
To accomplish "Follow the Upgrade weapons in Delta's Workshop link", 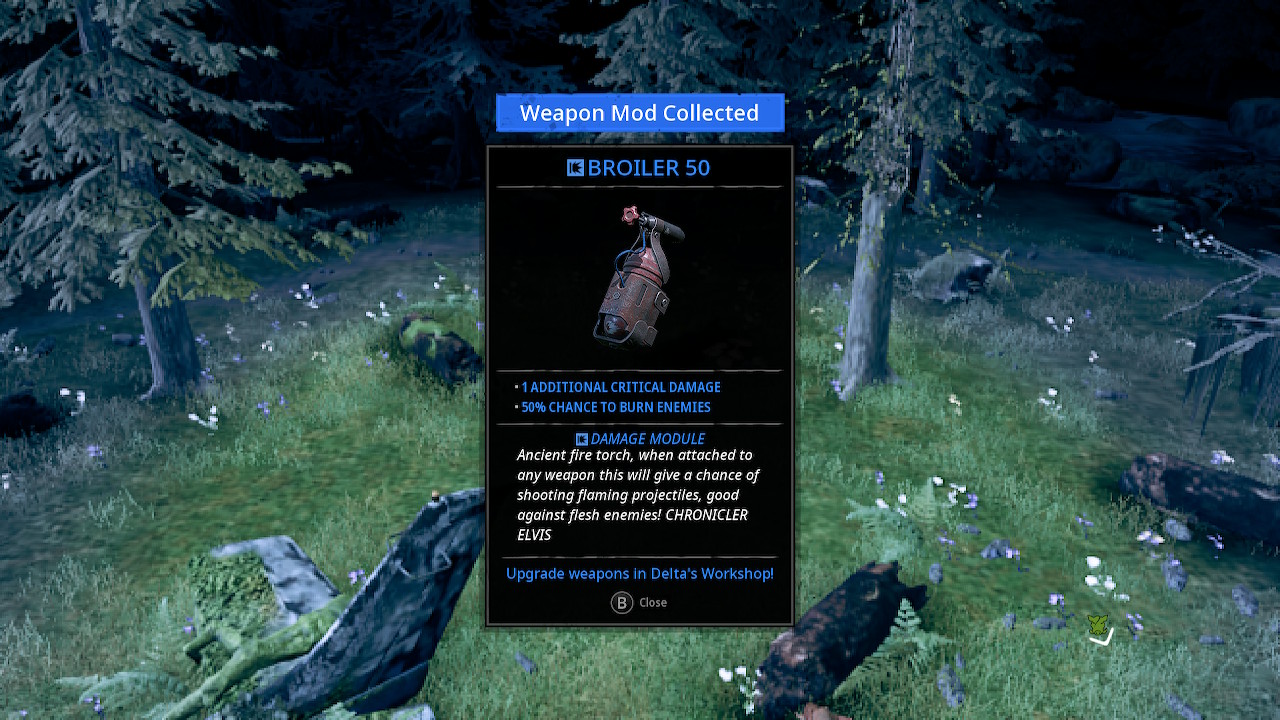I will click(x=640, y=573).
